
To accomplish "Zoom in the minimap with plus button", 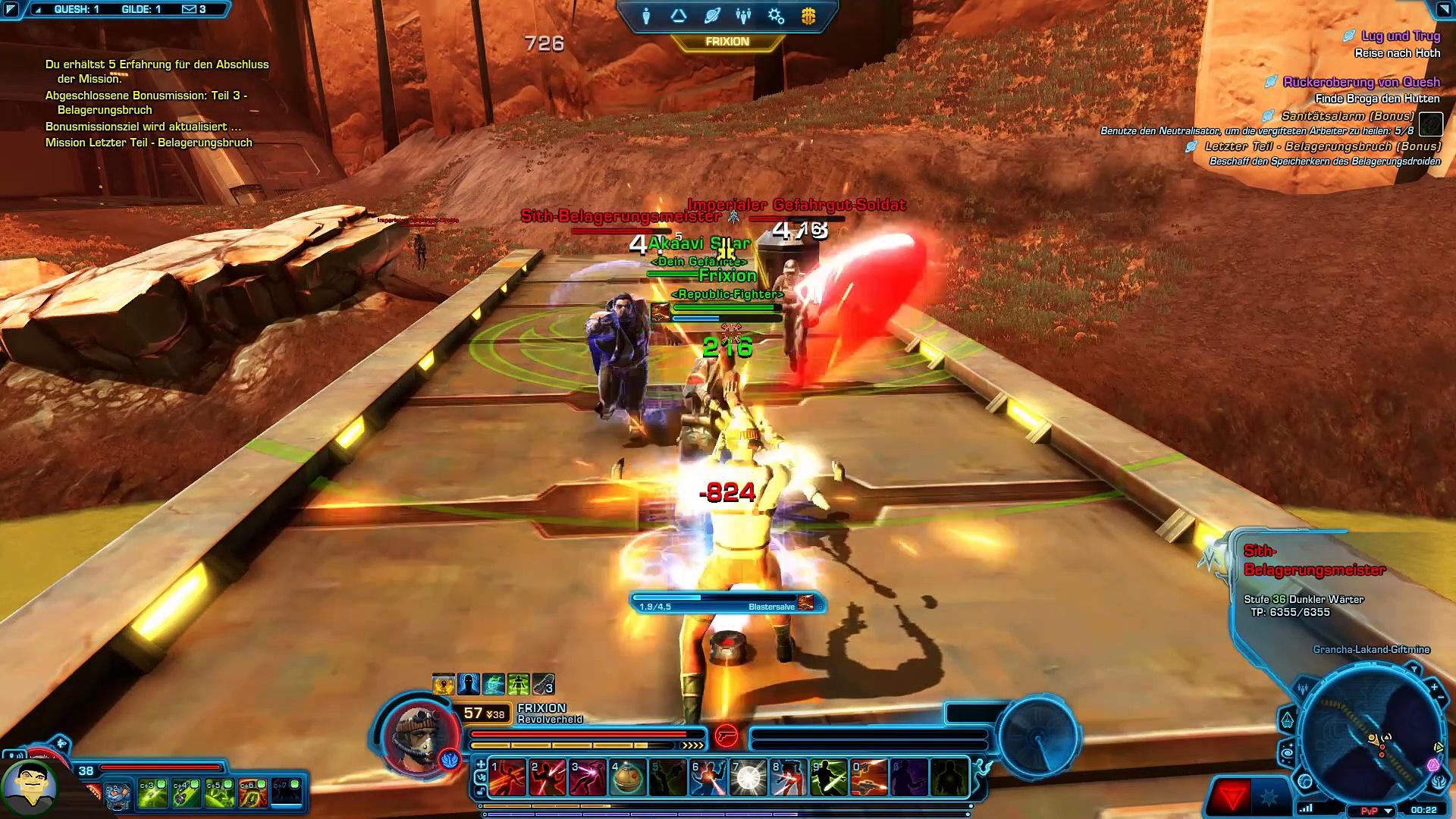I will [1434, 687].
